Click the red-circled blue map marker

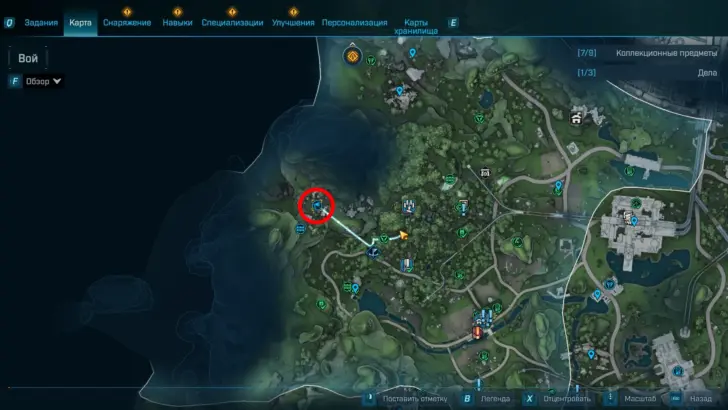[x=319, y=206]
